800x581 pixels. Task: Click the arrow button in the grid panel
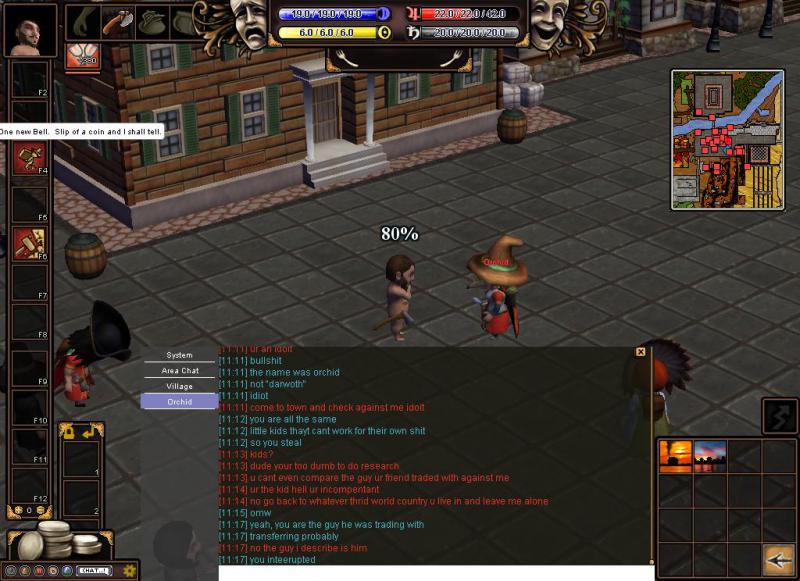pos(778,558)
